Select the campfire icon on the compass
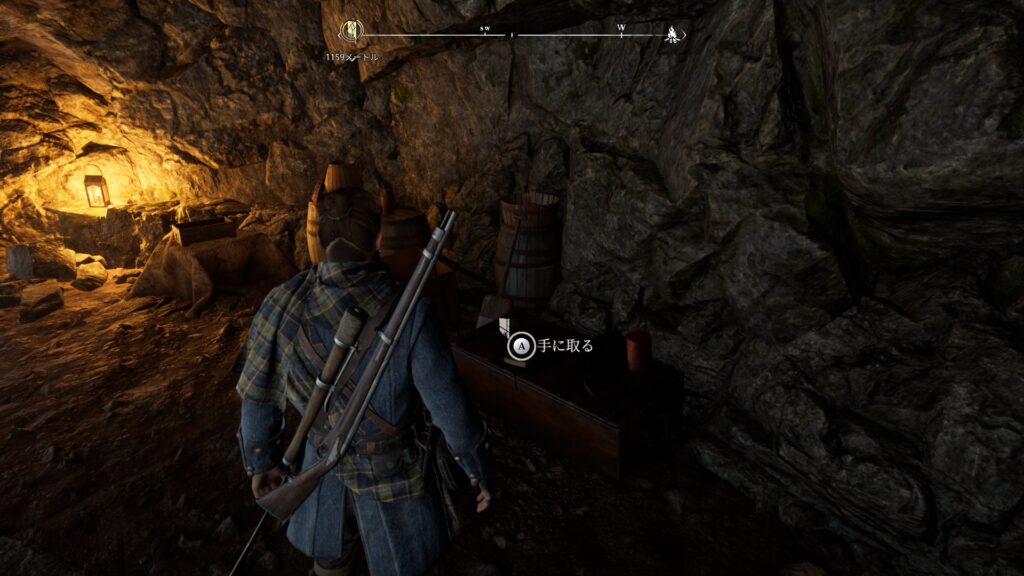This screenshot has width=1024, height=576. [673, 34]
